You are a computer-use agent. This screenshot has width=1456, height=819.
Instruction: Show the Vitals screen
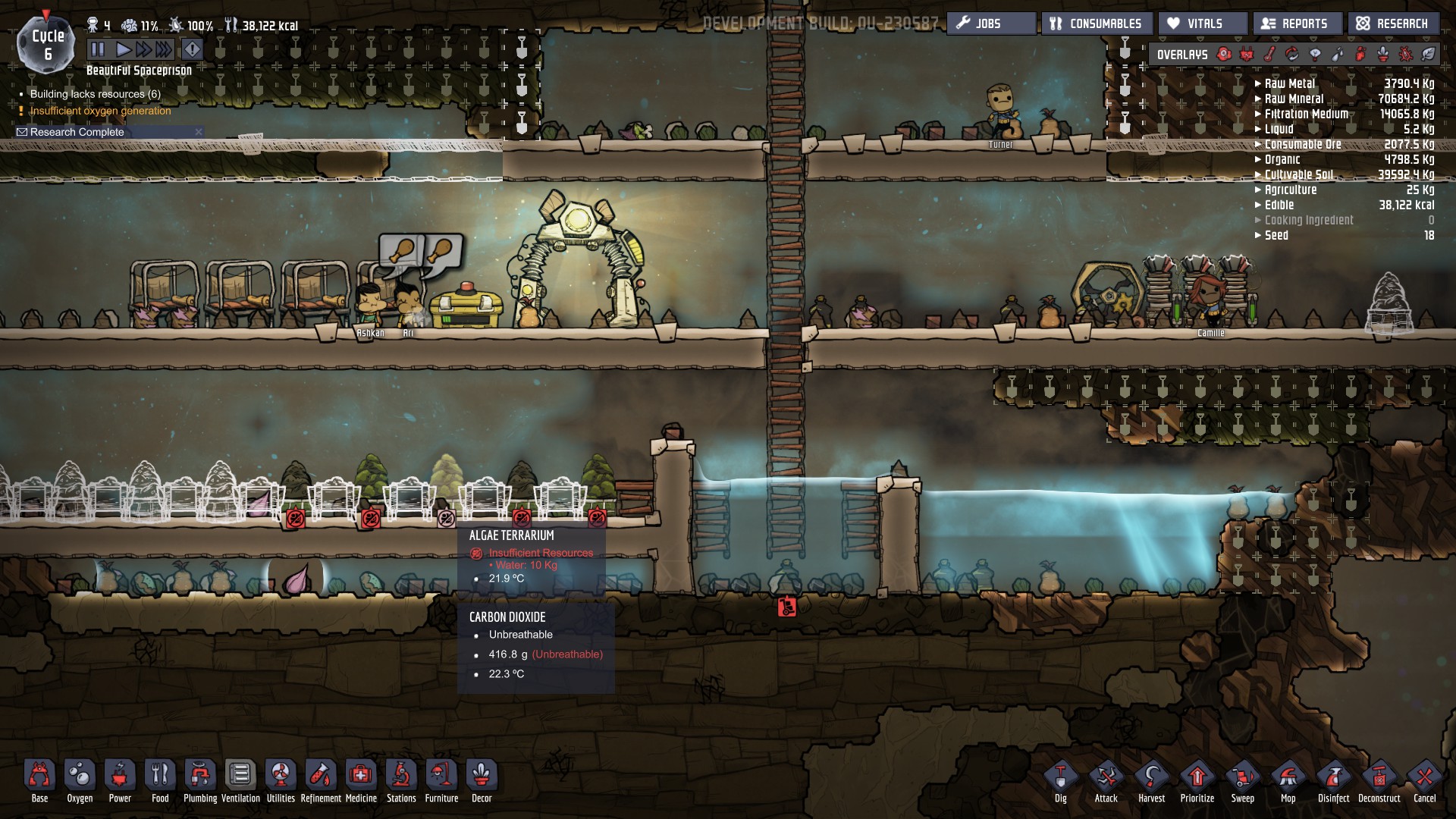pyautogui.click(x=1203, y=24)
